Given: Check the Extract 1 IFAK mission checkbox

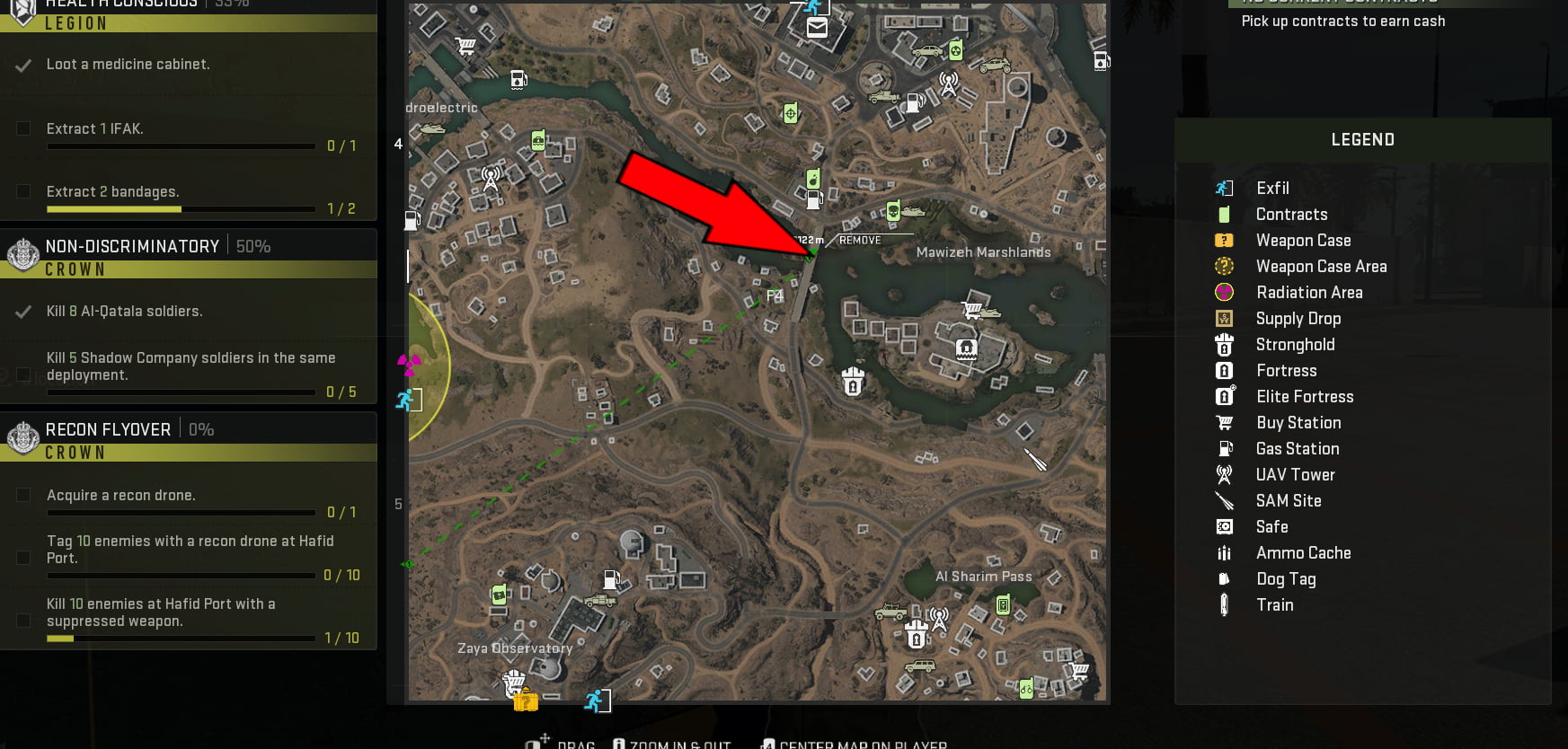Looking at the screenshot, I should 22,128.
